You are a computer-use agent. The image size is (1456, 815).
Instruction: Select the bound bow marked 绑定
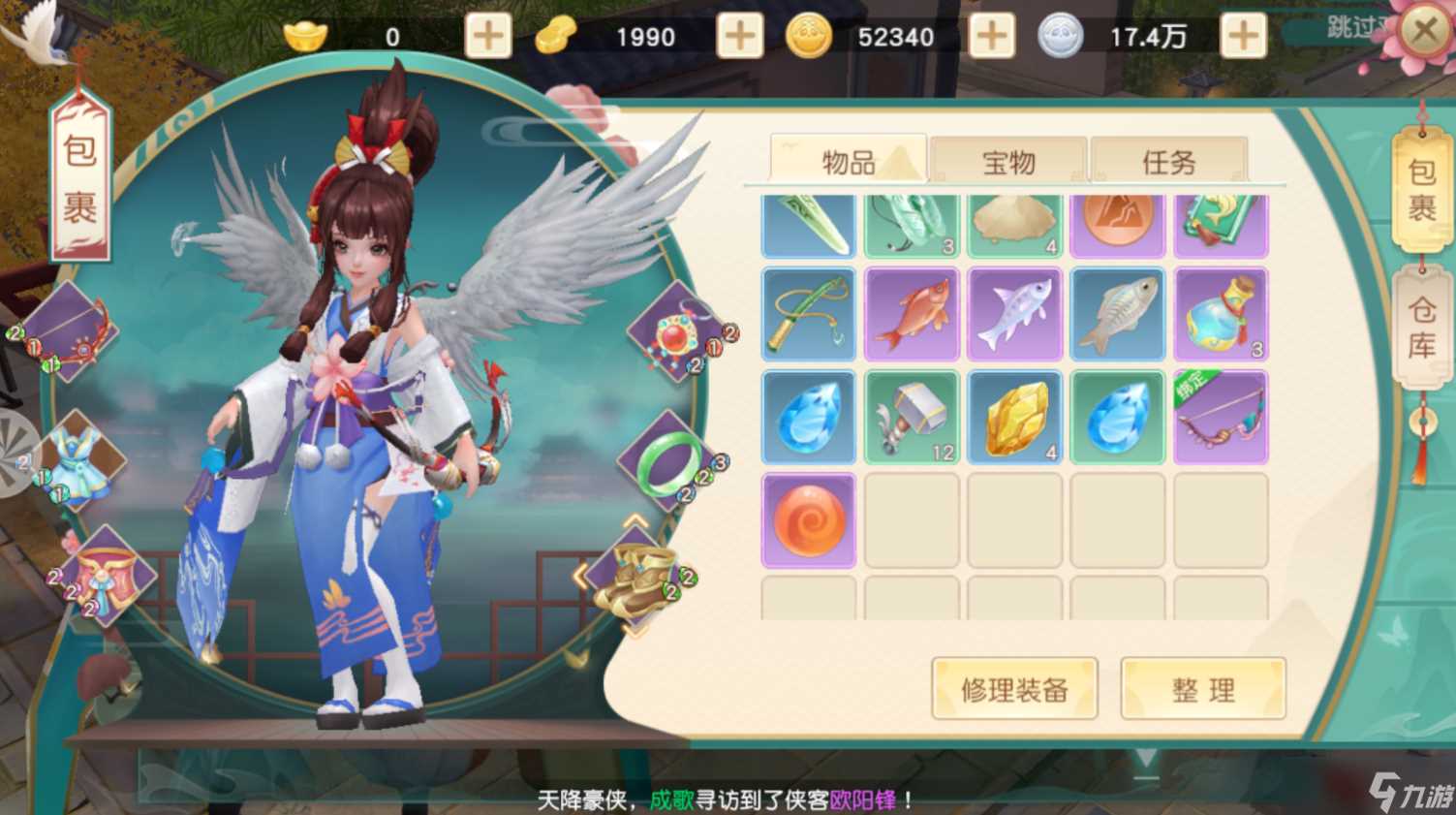(1221, 417)
